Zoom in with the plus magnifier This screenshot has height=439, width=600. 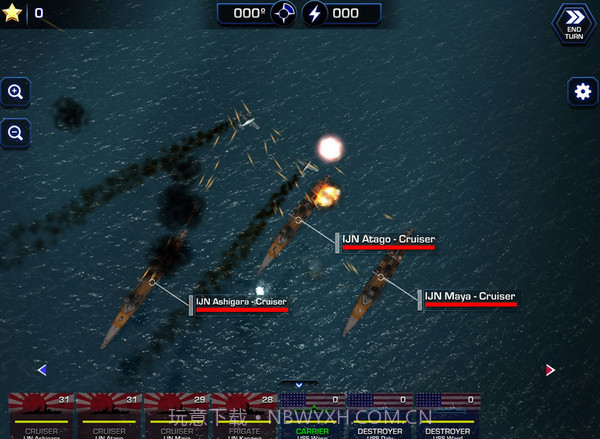[16, 92]
